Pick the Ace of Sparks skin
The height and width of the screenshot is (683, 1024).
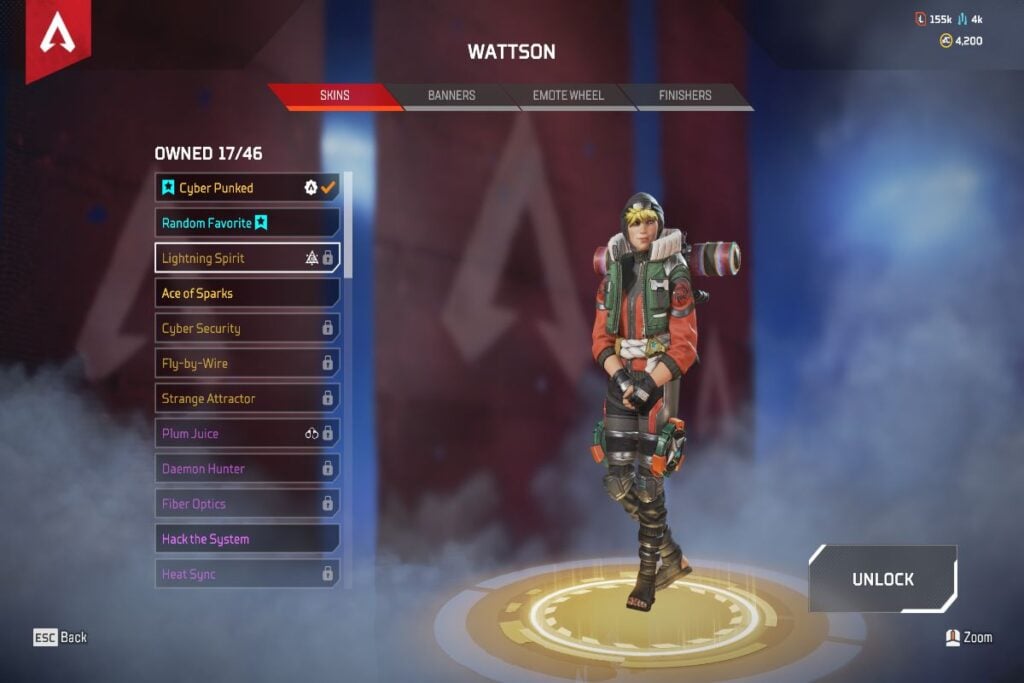point(247,293)
